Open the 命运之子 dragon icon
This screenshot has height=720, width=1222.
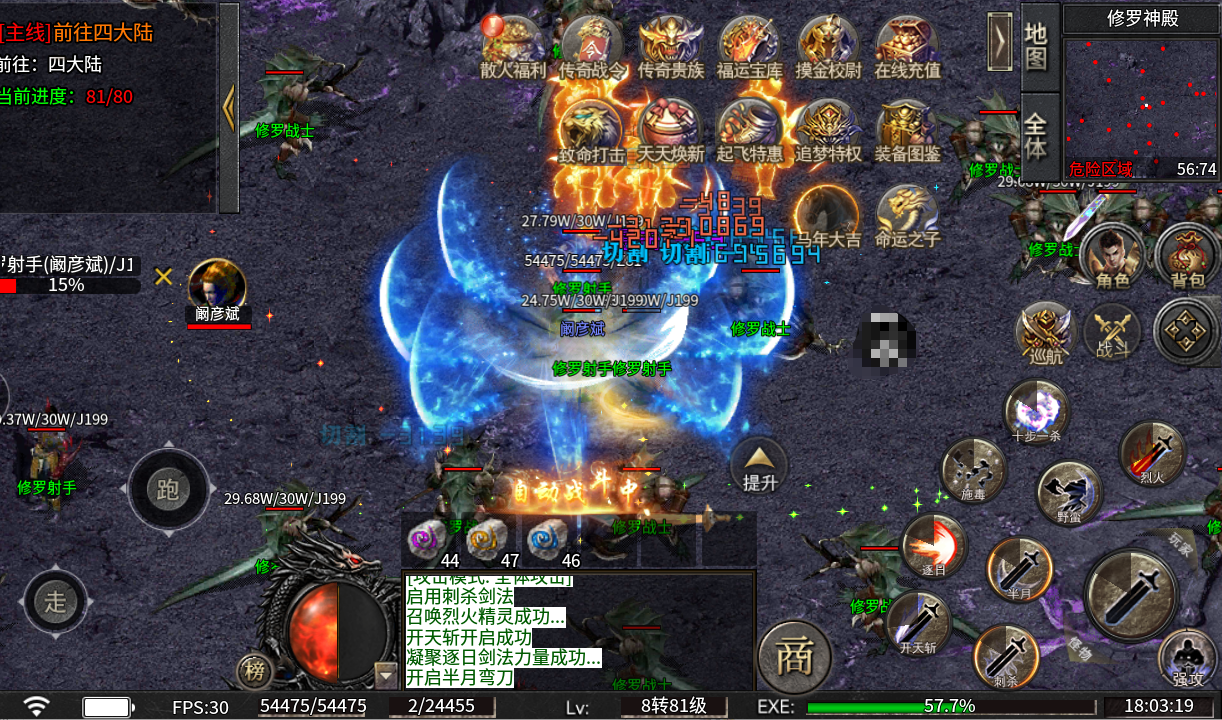tap(907, 213)
